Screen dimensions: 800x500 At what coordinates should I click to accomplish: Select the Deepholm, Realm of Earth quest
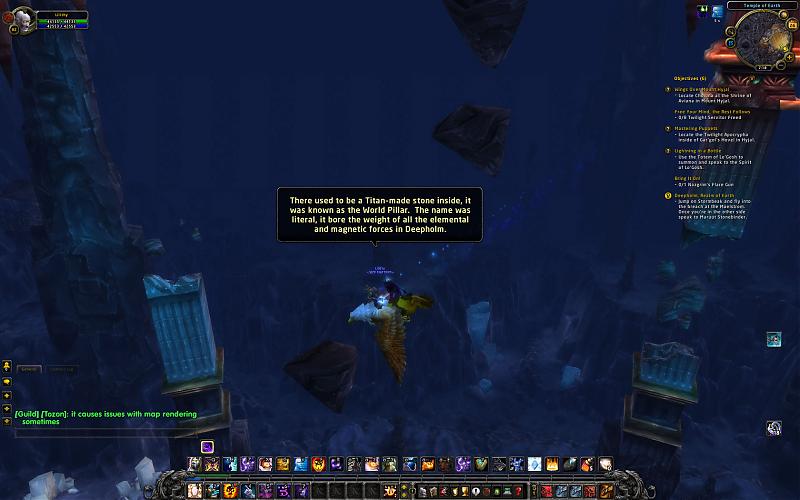click(x=712, y=195)
